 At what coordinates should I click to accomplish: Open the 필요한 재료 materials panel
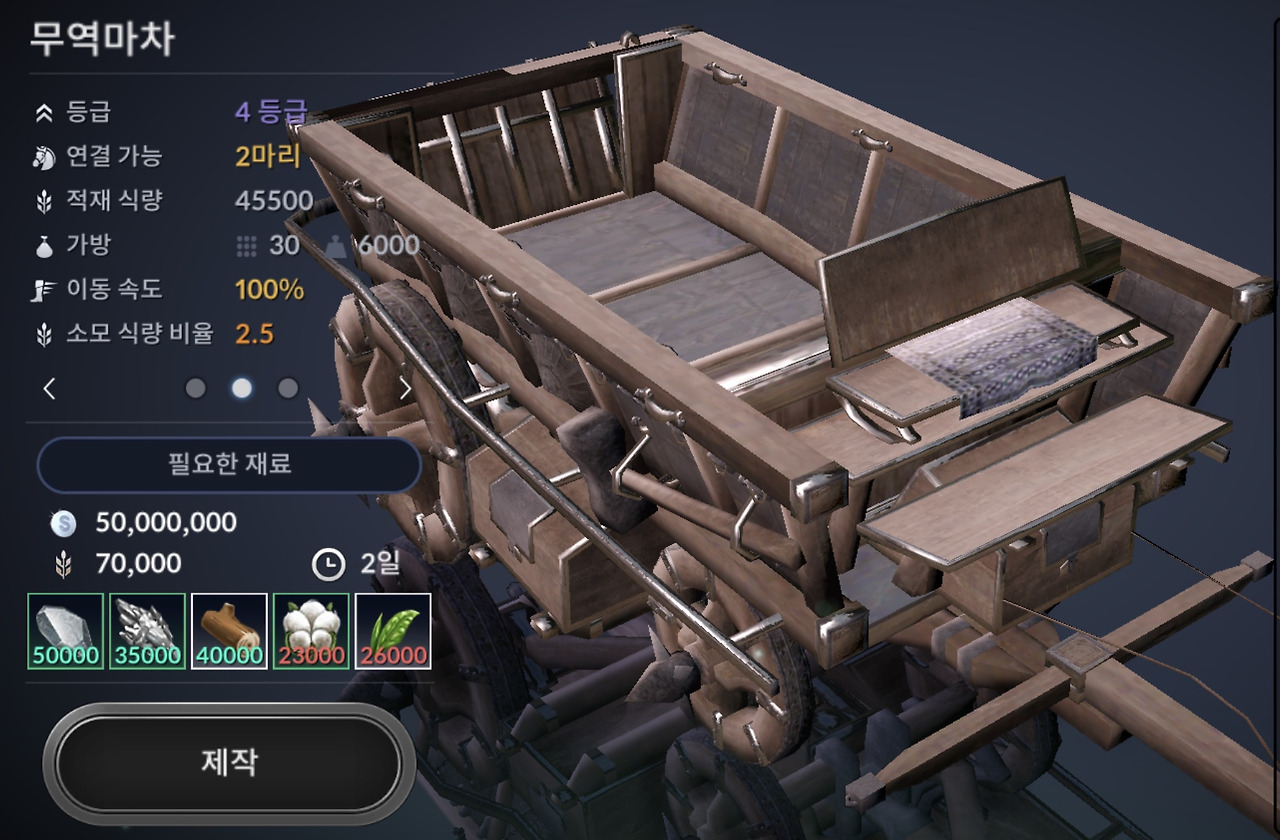coord(229,465)
